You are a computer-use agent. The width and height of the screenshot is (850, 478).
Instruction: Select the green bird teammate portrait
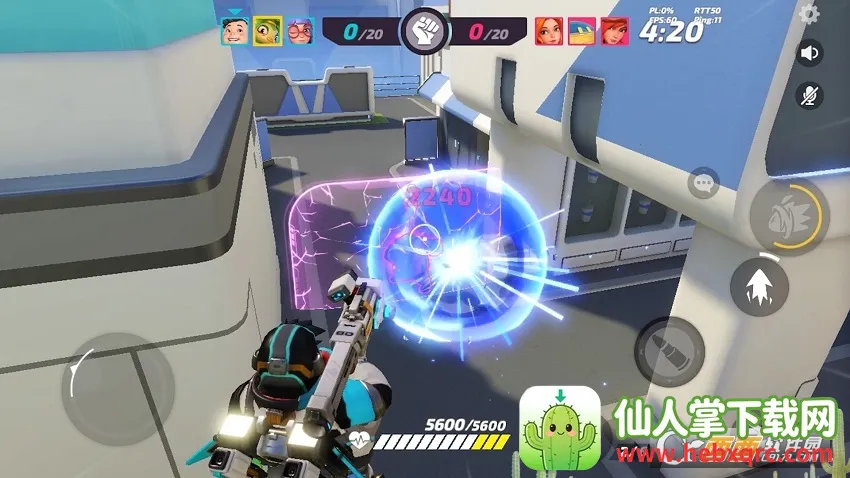267,31
